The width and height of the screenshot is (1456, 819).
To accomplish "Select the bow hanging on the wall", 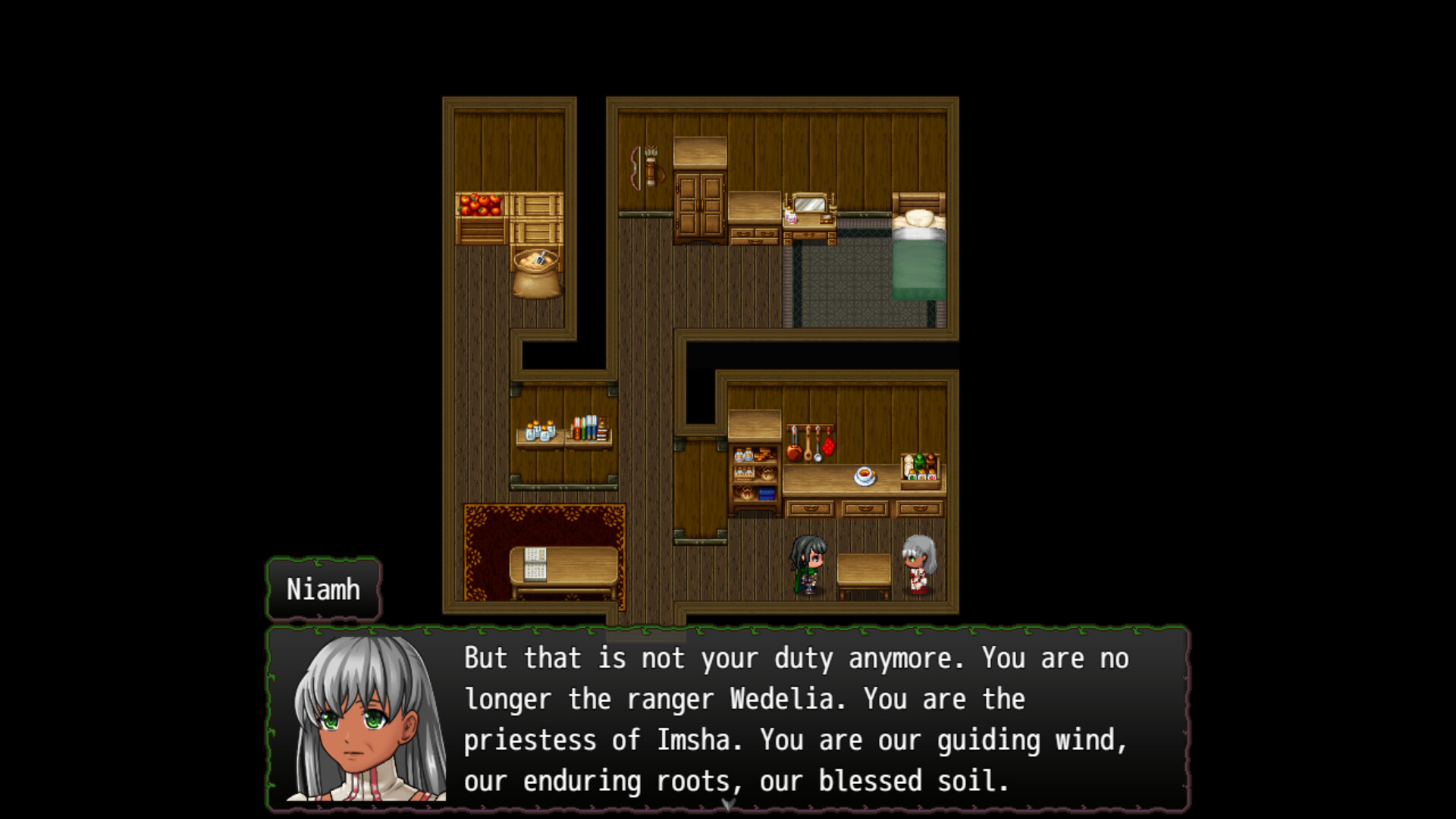I will click(x=635, y=168).
